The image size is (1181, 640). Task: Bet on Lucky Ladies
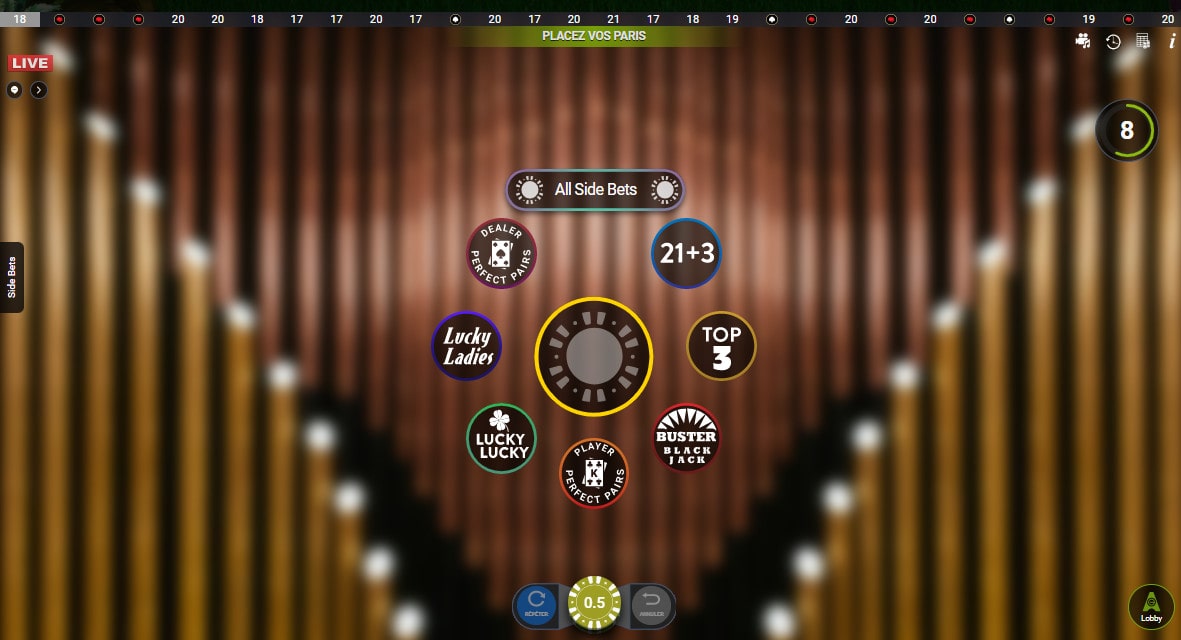point(467,346)
